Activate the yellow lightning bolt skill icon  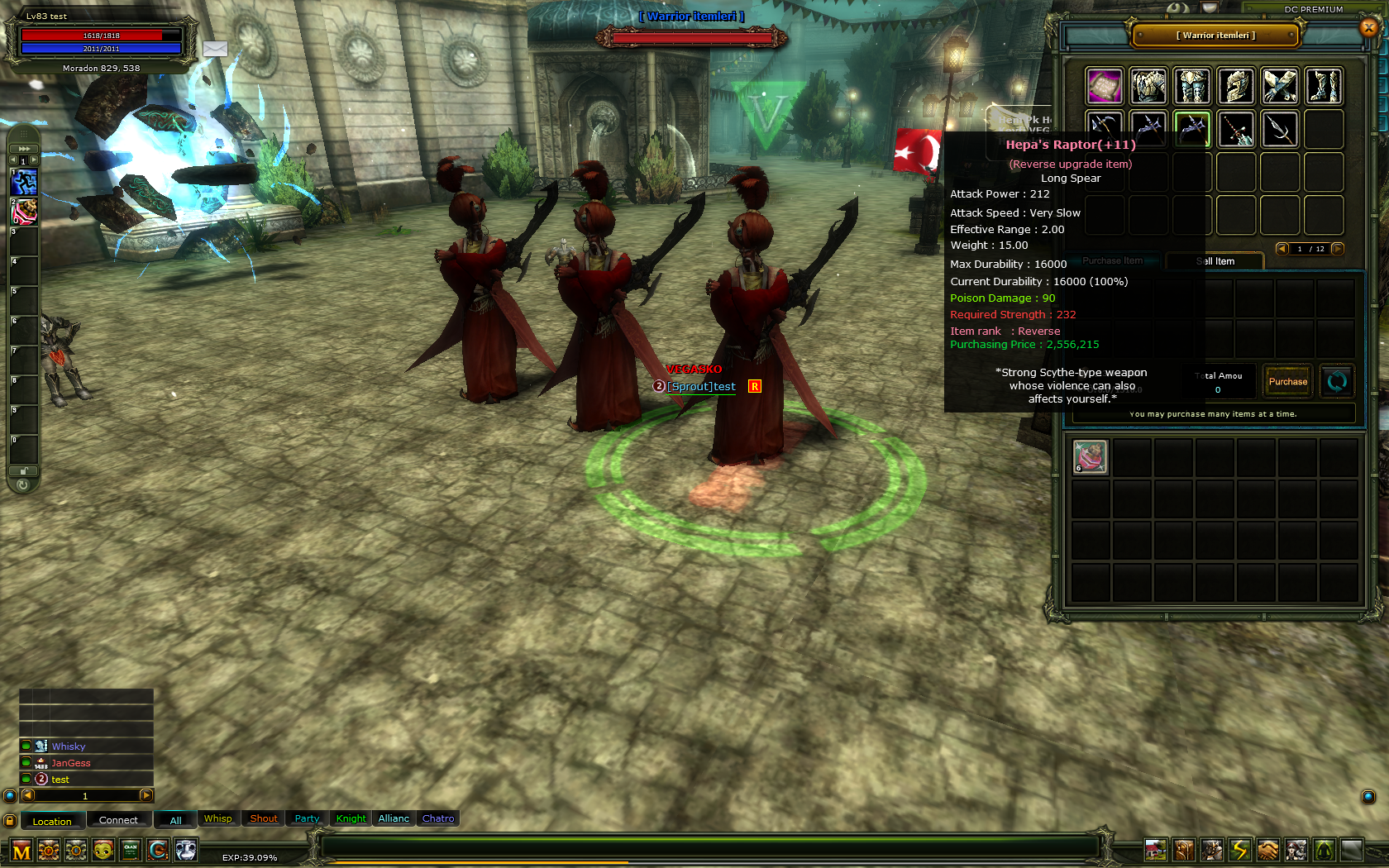(x=1239, y=850)
